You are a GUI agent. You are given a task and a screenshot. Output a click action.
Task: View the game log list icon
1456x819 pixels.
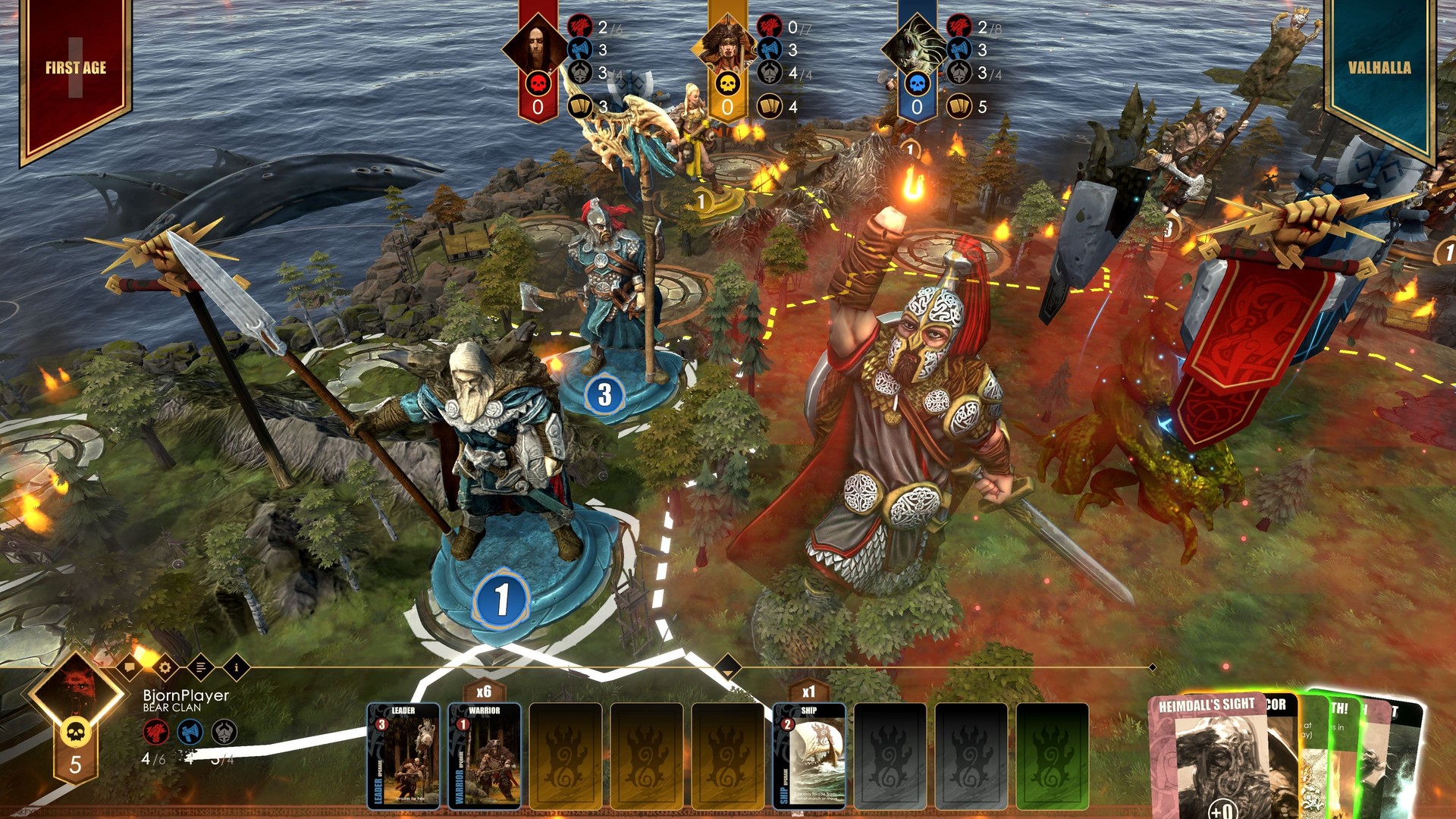coord(199,667)
